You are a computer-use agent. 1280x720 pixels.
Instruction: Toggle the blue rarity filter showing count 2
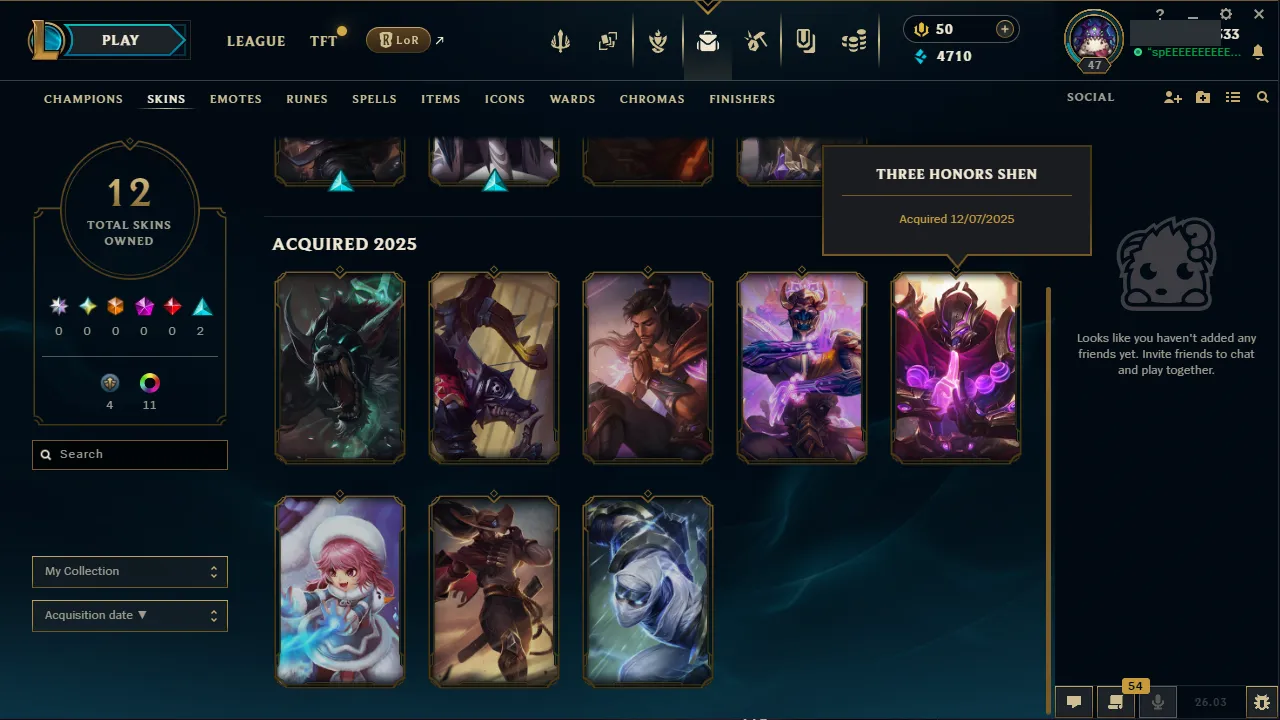[200, 306]
